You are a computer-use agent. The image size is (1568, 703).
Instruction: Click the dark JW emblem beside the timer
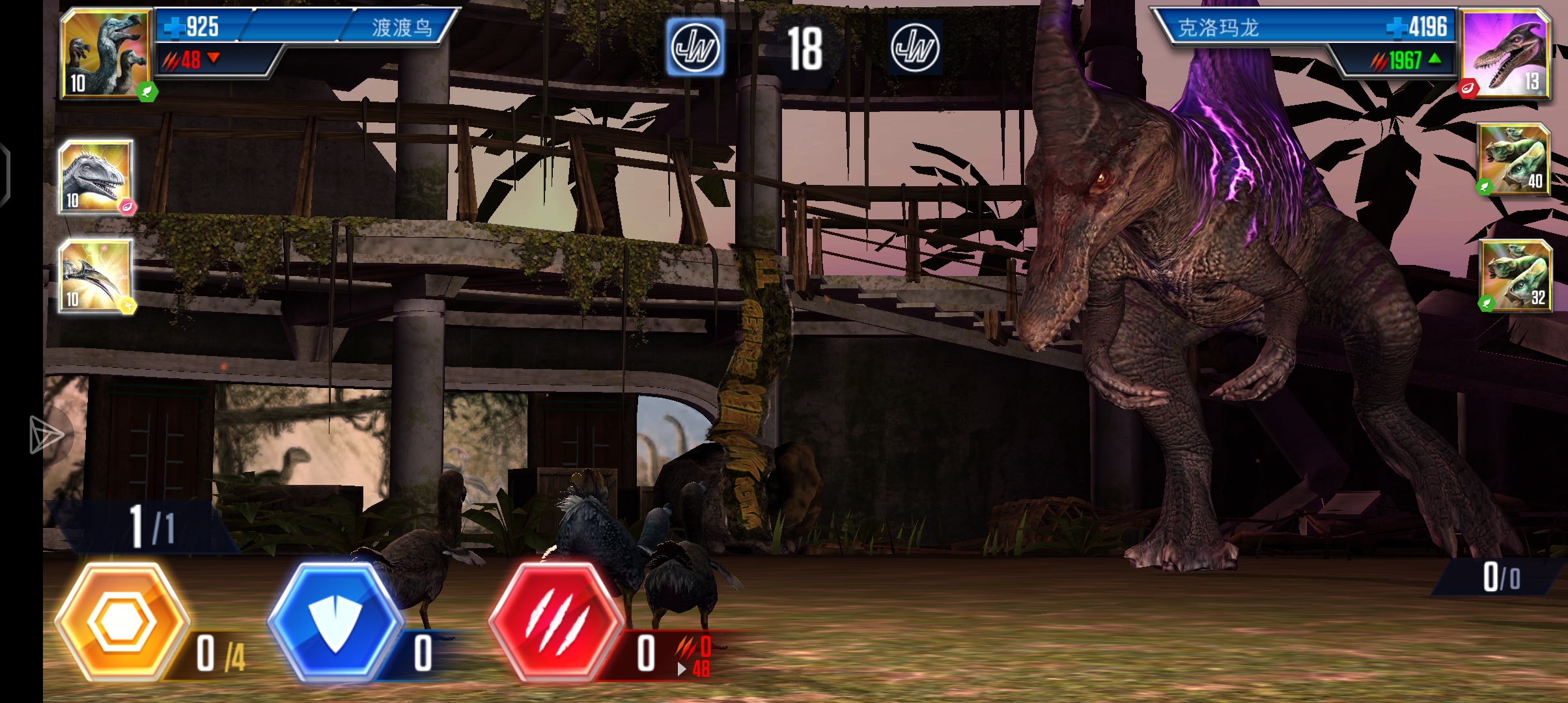tap(914, 47)
